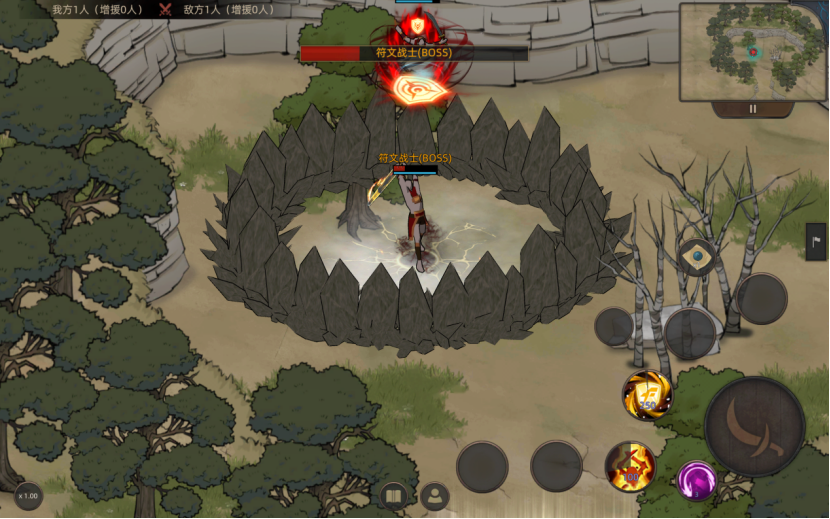Tap the flag tab on the right edge
This screenshot has width=830, height=519.
[816, 242]
